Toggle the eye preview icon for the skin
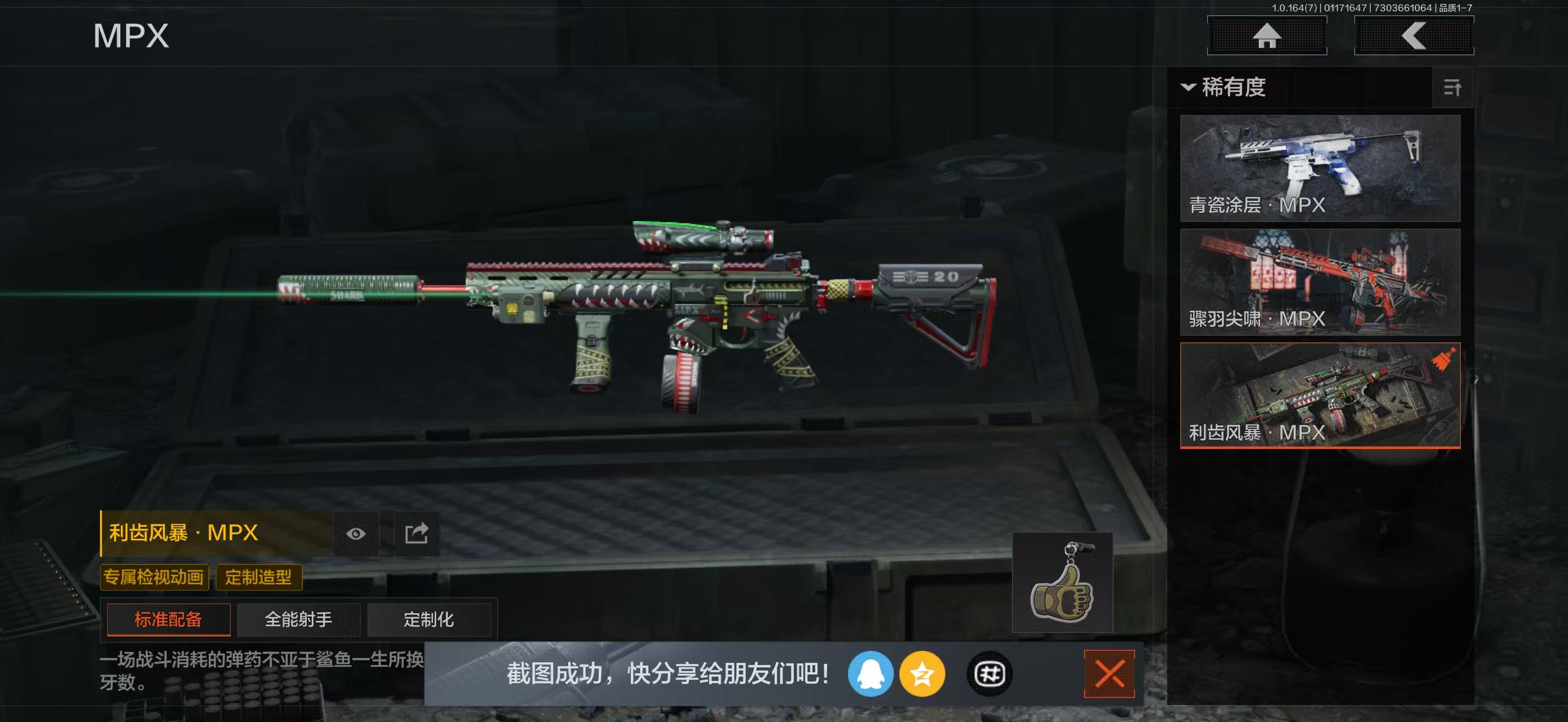1568x722 pixels. coord(356,532)
